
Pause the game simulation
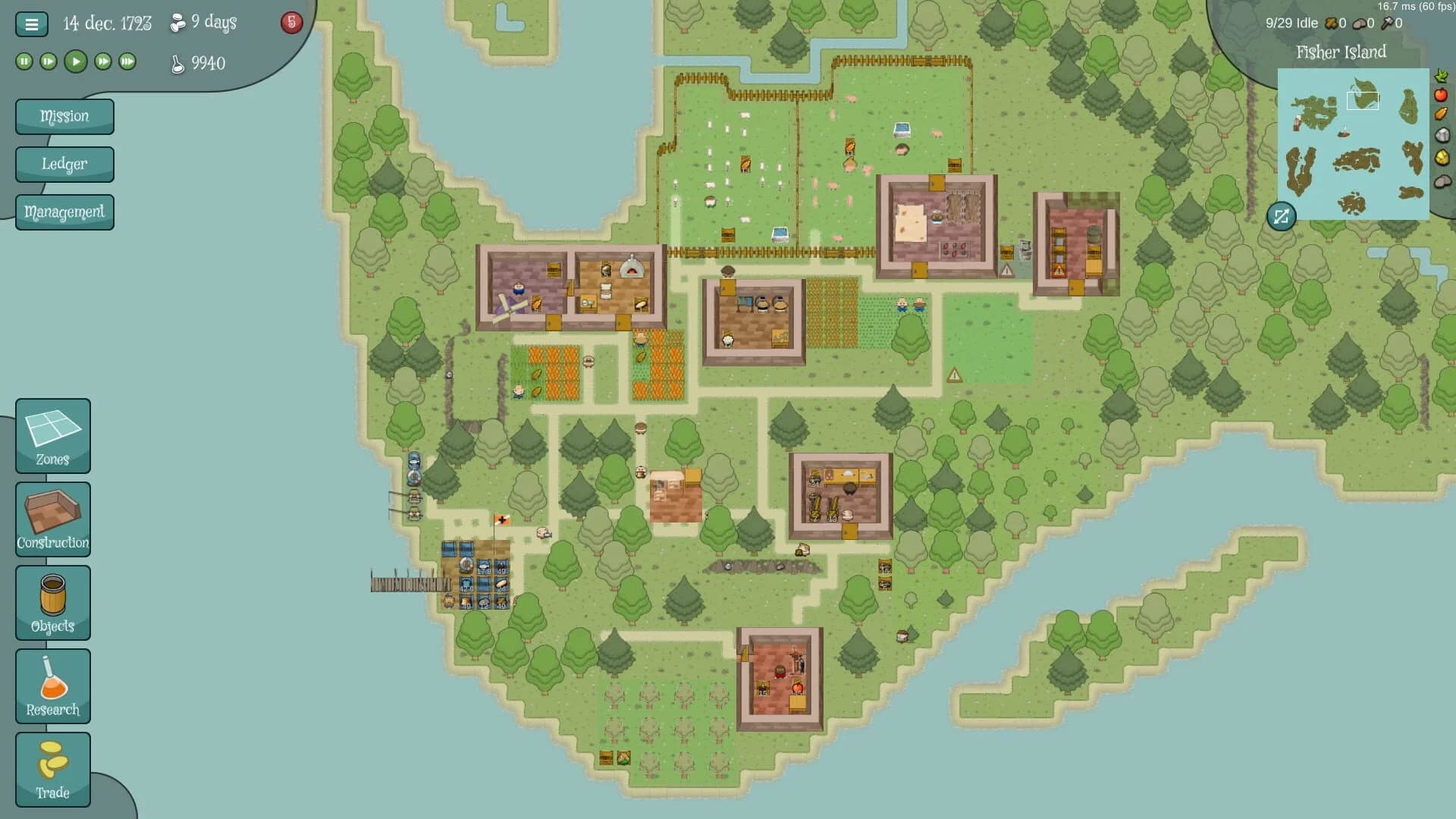pyautogui.click(x=23, y=61)
